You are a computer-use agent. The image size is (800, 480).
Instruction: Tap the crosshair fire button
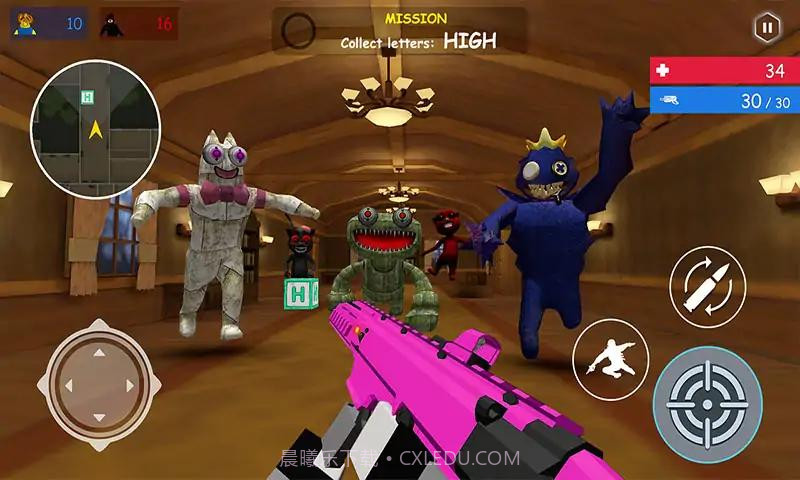pos(707,400)
